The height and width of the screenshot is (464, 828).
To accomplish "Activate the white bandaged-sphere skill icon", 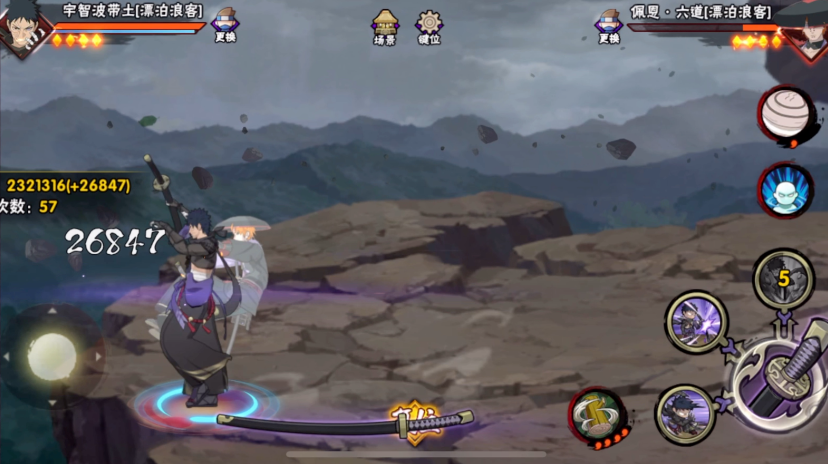I will pos(783,113).
